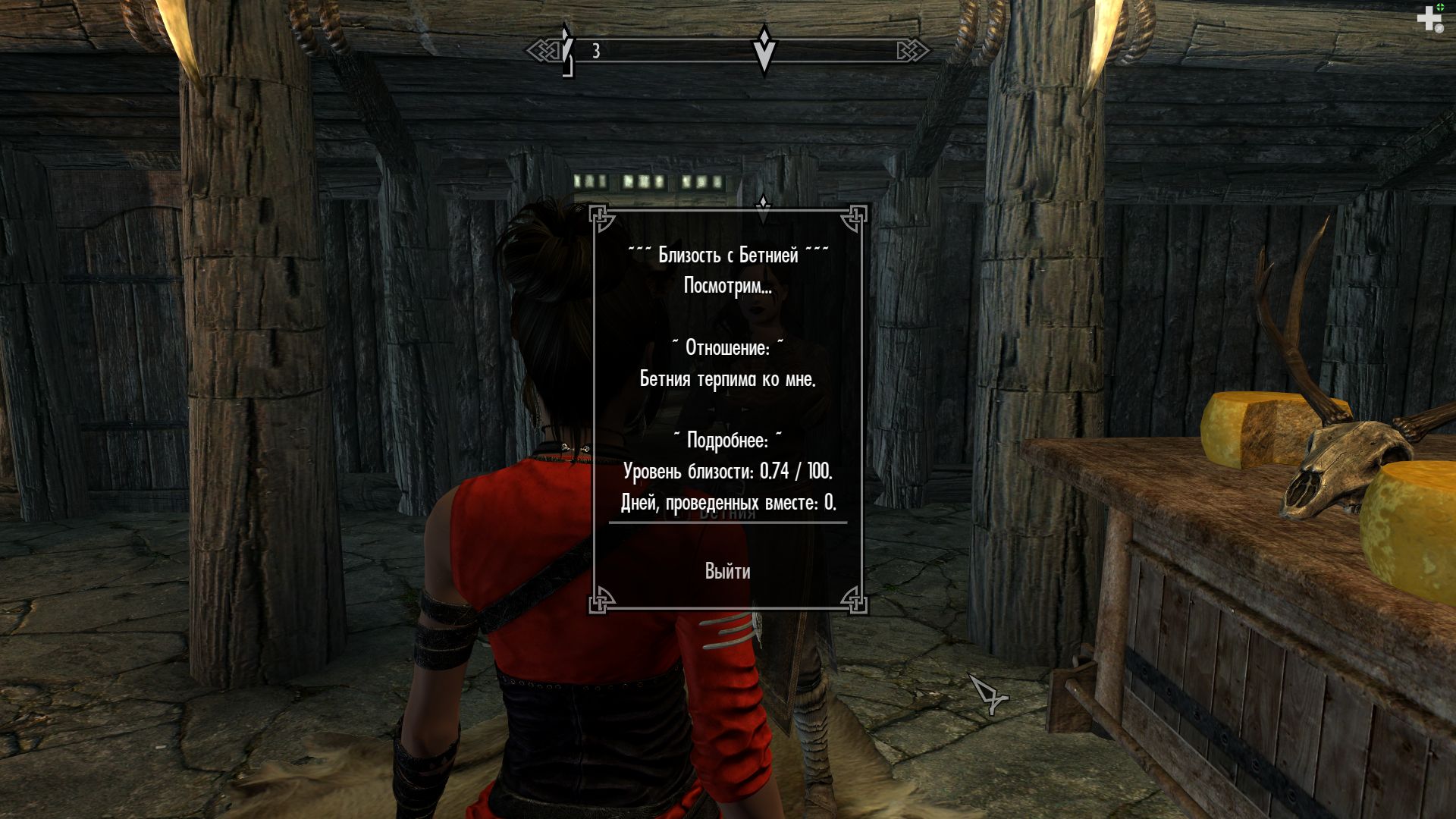Choose the Выйти option in the dialog

point(727,572)
